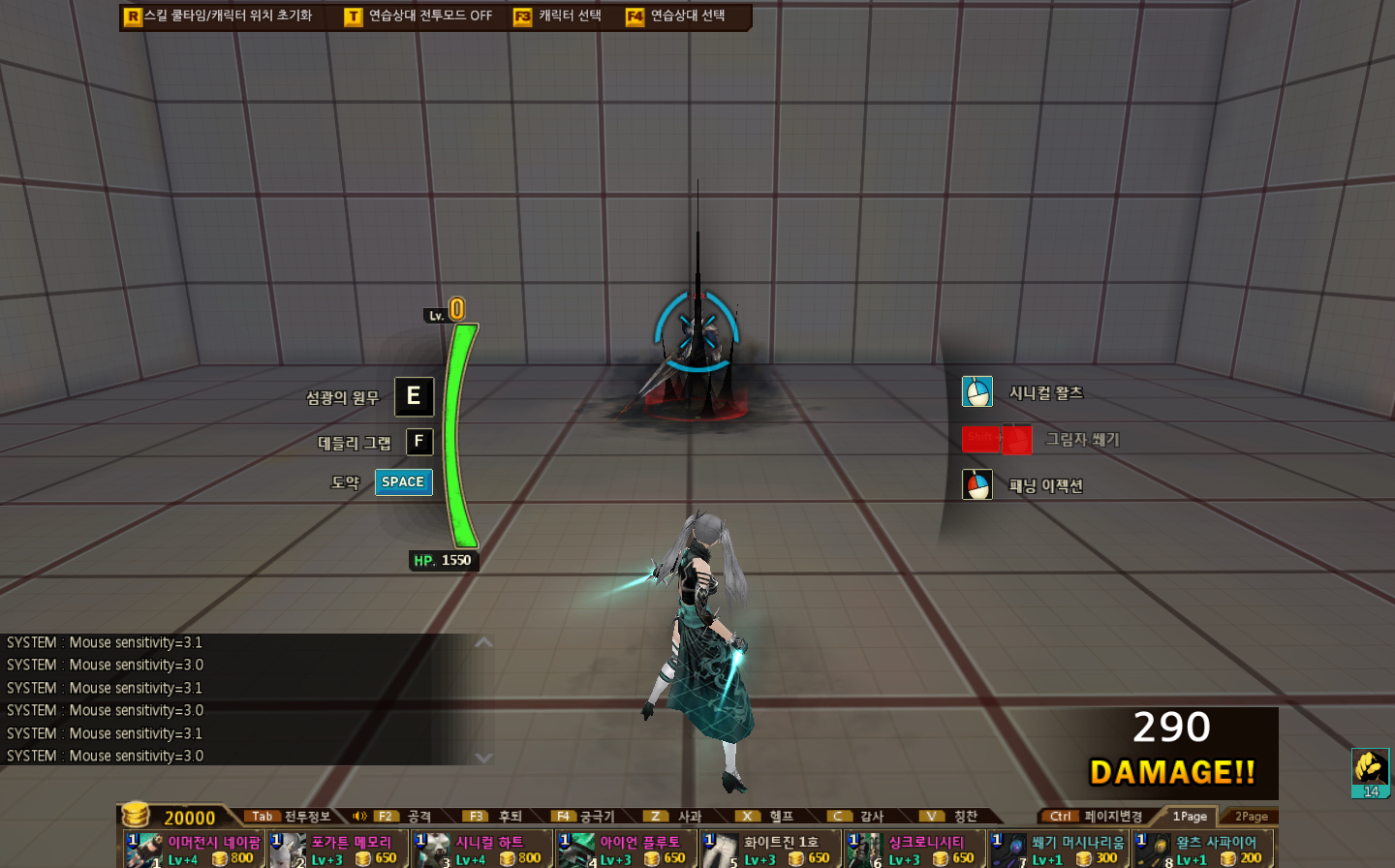Screen dimensions: 1395x868
Task: Select the 1Page item tab
Action: [1190, 817]
